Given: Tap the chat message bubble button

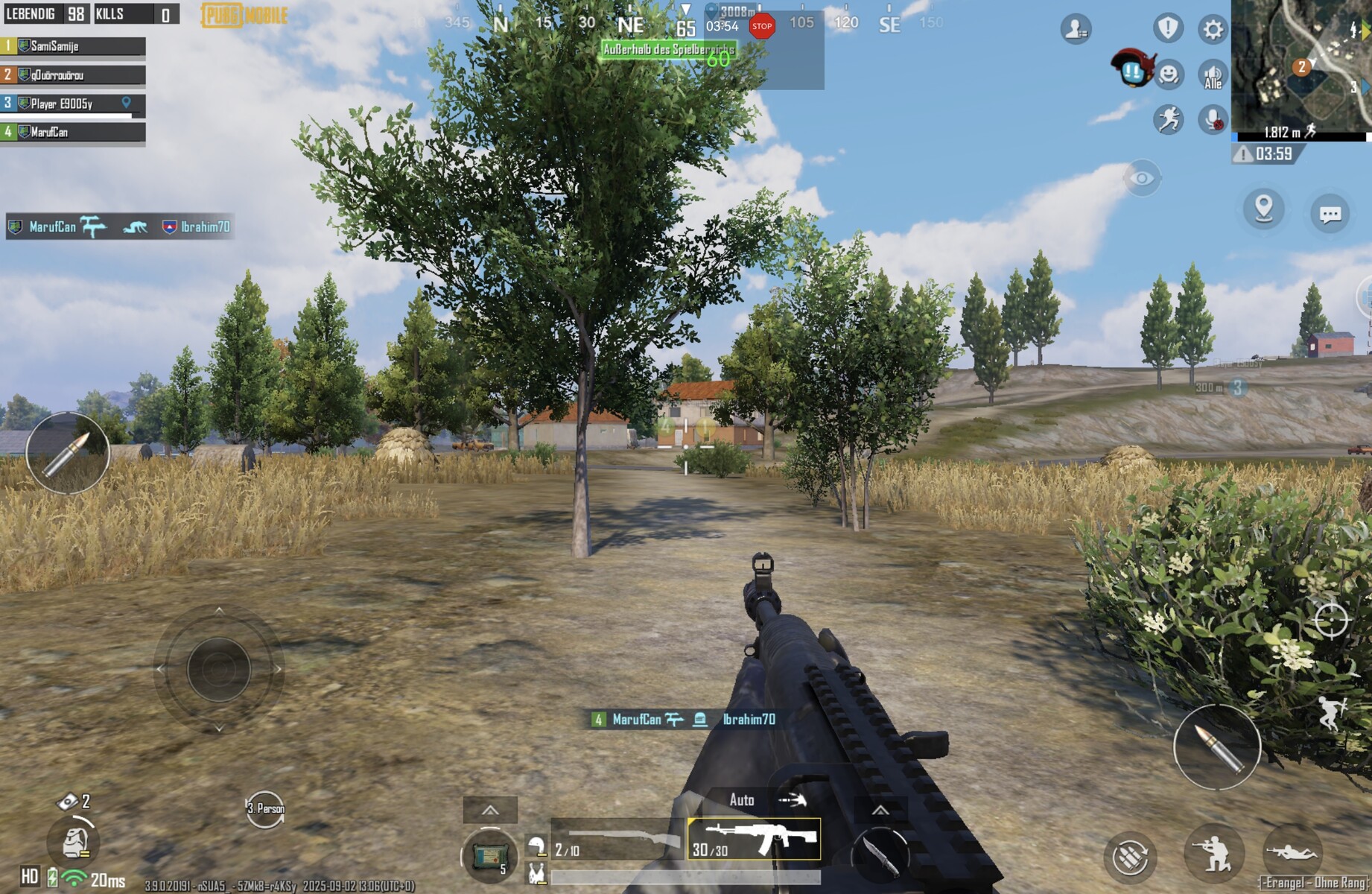Looking at the screenshot, I should [x=1330, y=215].
